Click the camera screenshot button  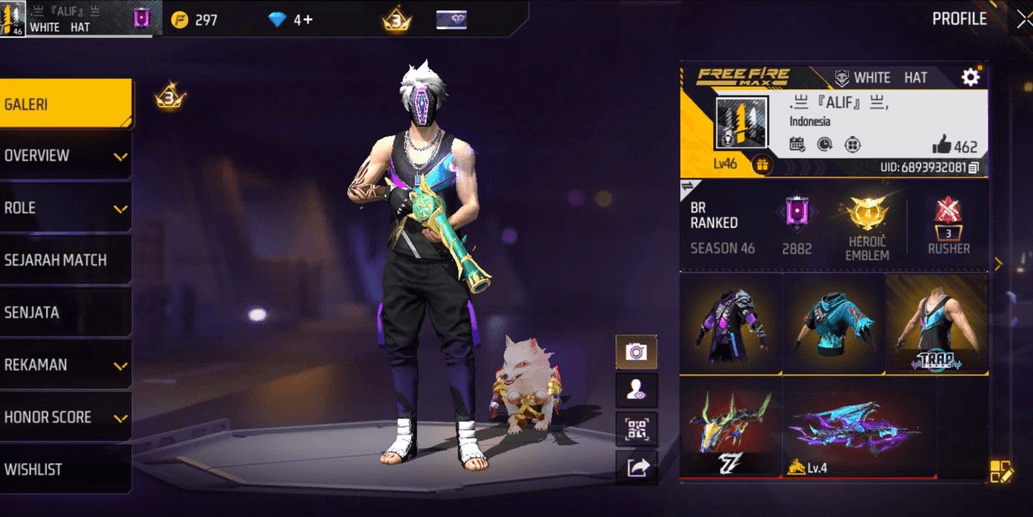coord(636,352)
